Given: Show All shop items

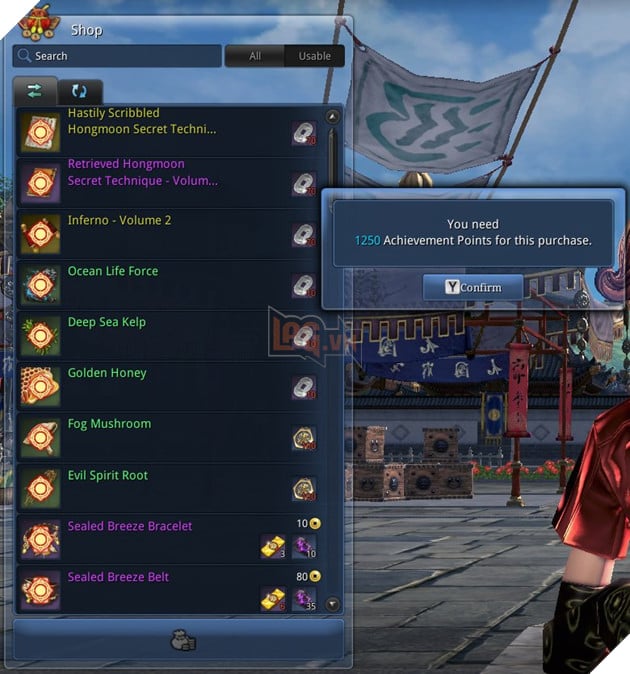Looking at the screenshot, I should pyautogui.click(x=255, y=56).
